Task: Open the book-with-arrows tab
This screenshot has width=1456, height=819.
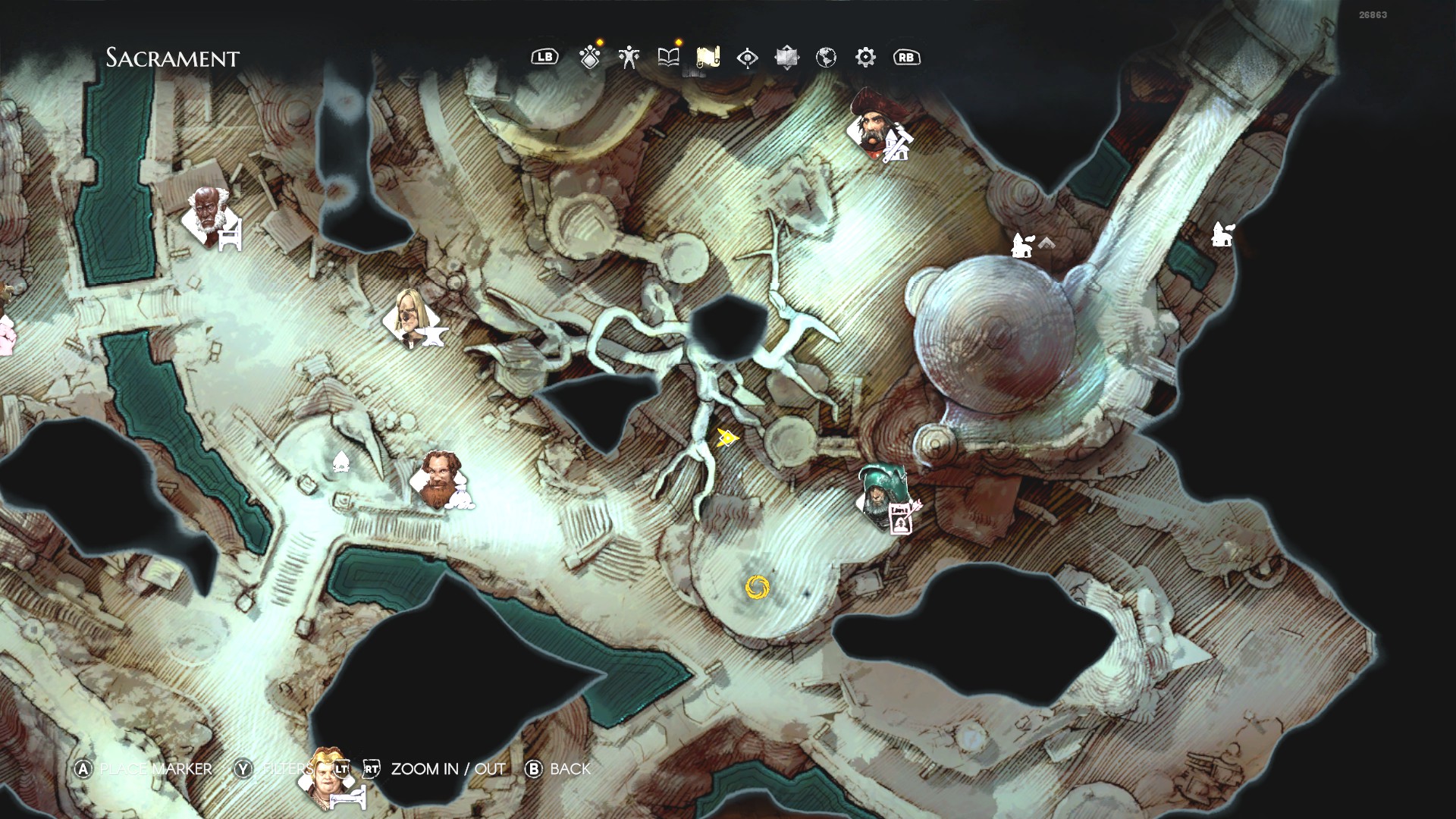Action: tap(786, 58)
